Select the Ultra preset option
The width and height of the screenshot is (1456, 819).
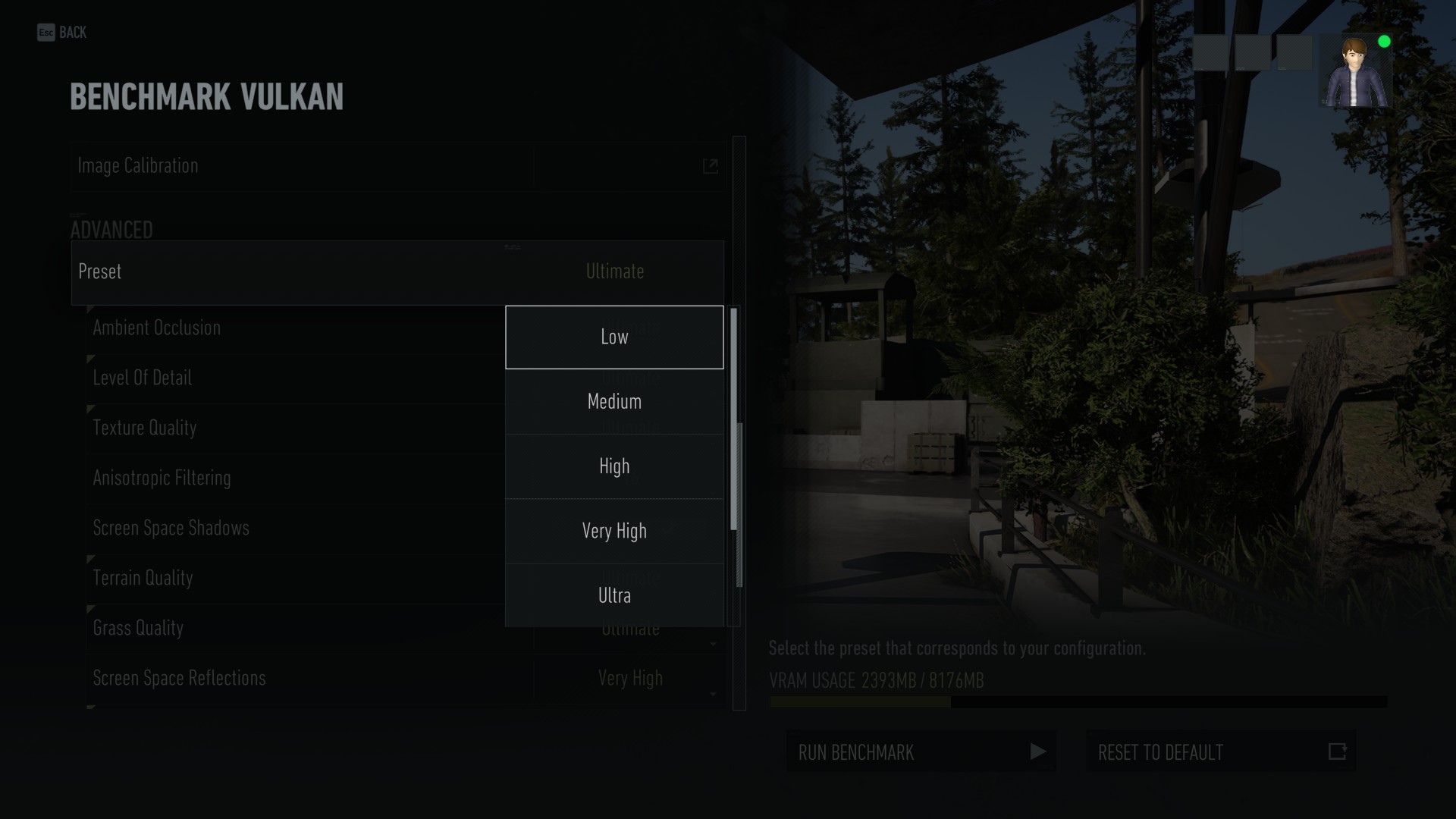click(x=614, y=595)
